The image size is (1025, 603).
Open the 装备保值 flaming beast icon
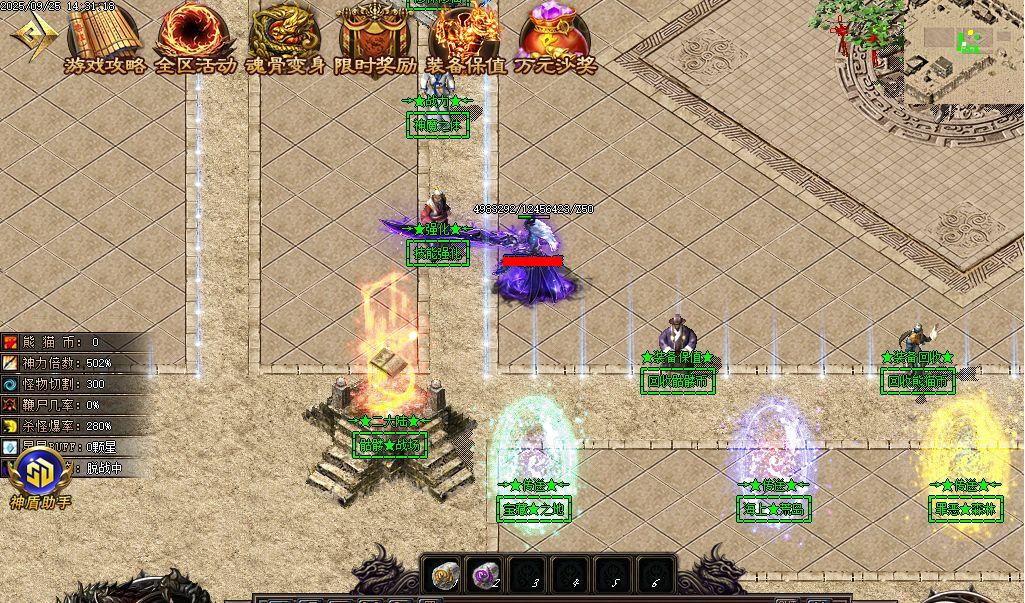coord(465,38)
